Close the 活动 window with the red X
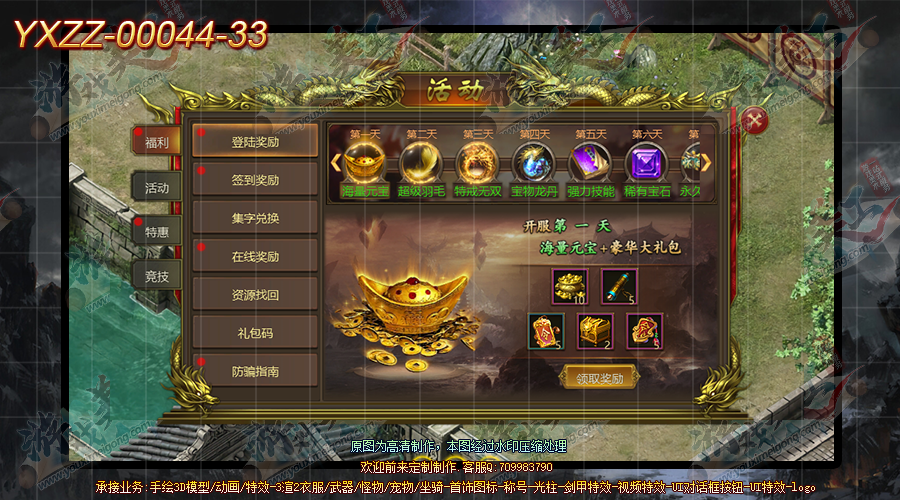 (x=756, y=122)
